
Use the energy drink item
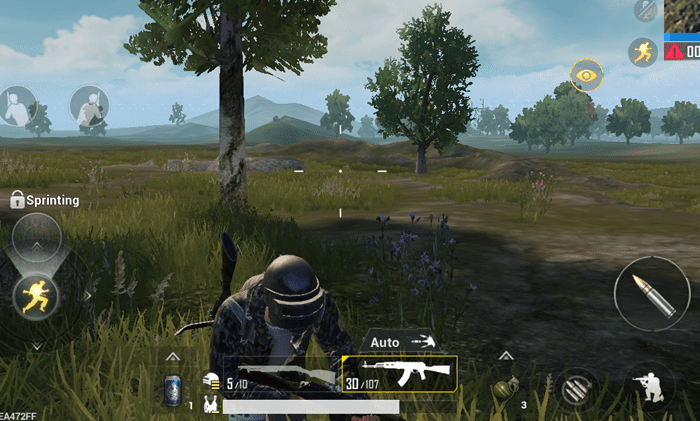pyautogui.click(x=172, y=389)
